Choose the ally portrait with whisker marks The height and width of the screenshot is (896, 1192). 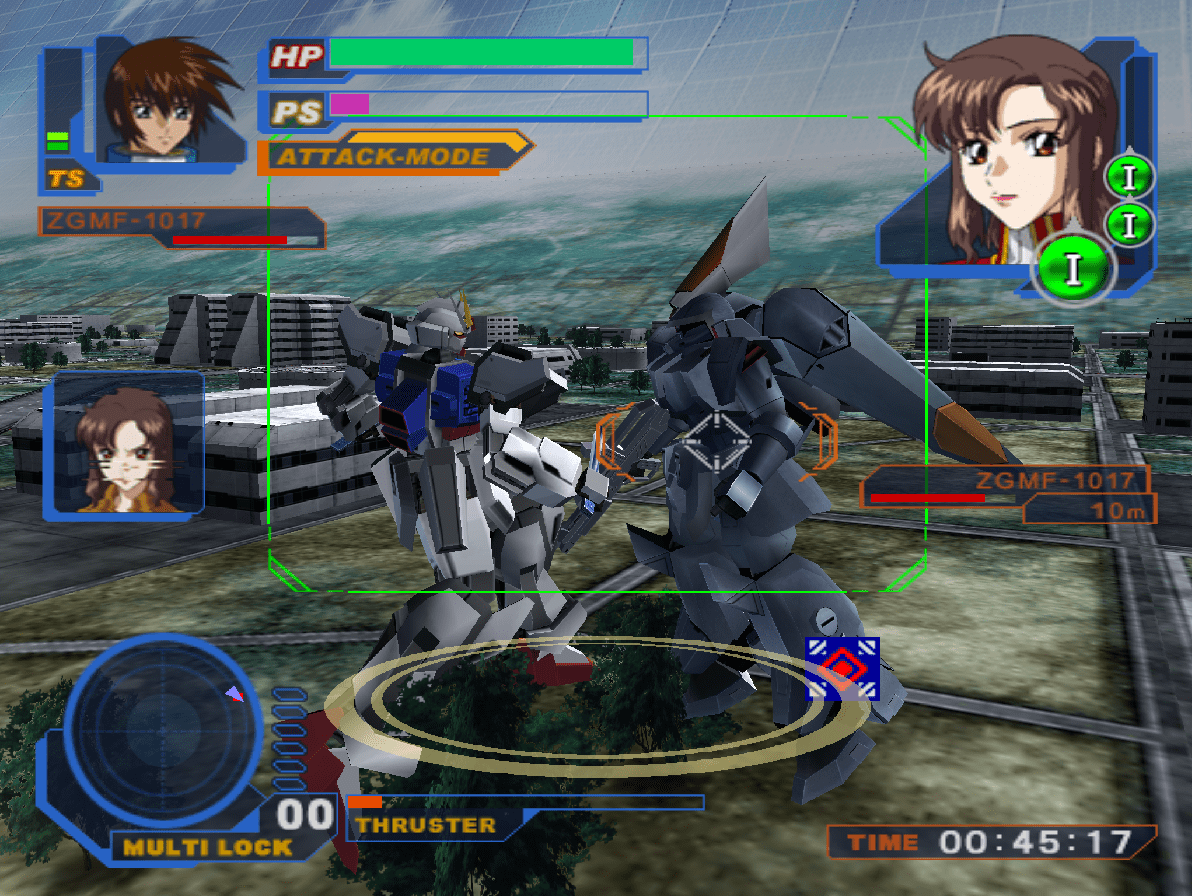124,443
